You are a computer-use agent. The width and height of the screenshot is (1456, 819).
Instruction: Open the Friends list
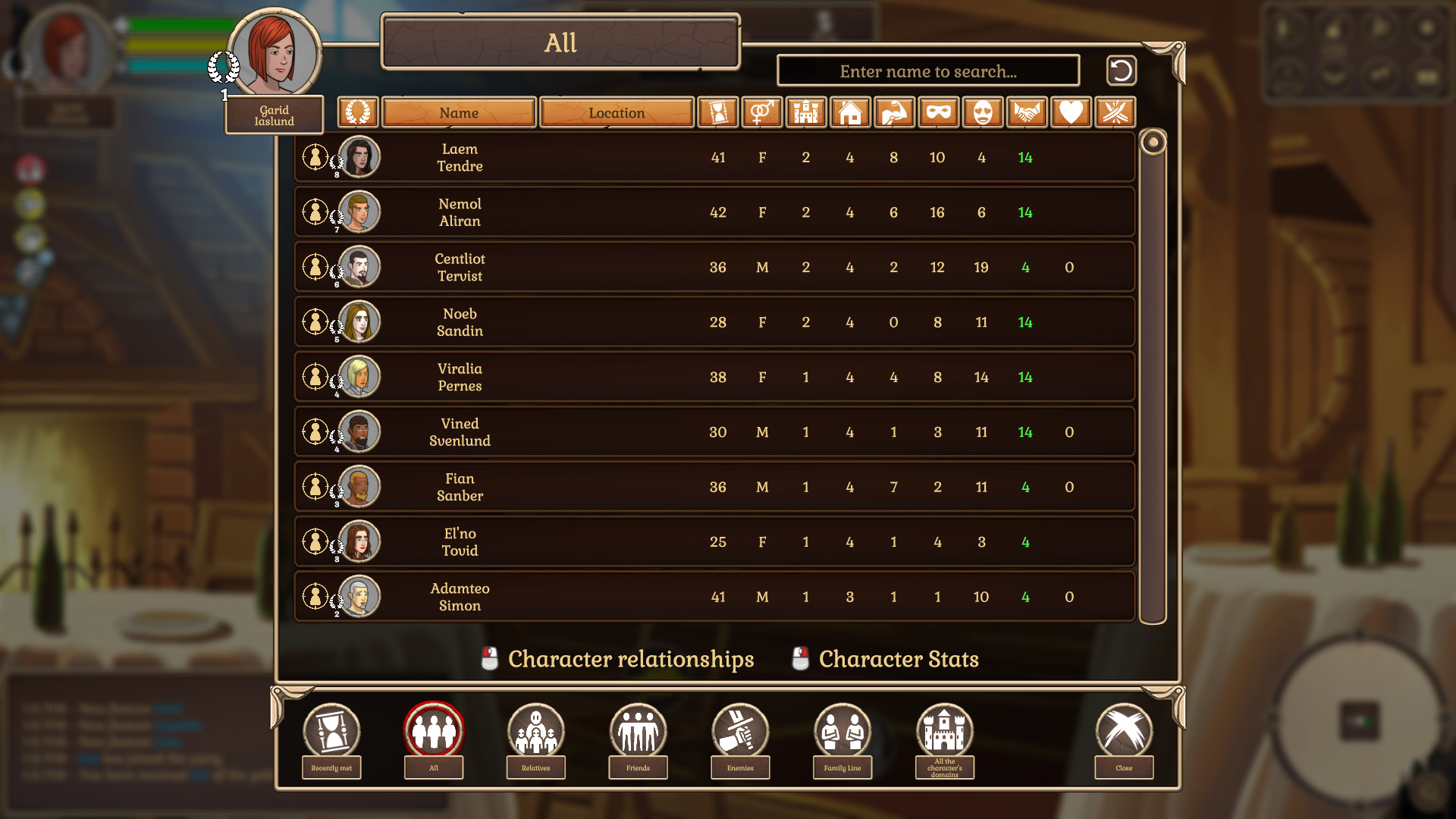coord(638,732)
